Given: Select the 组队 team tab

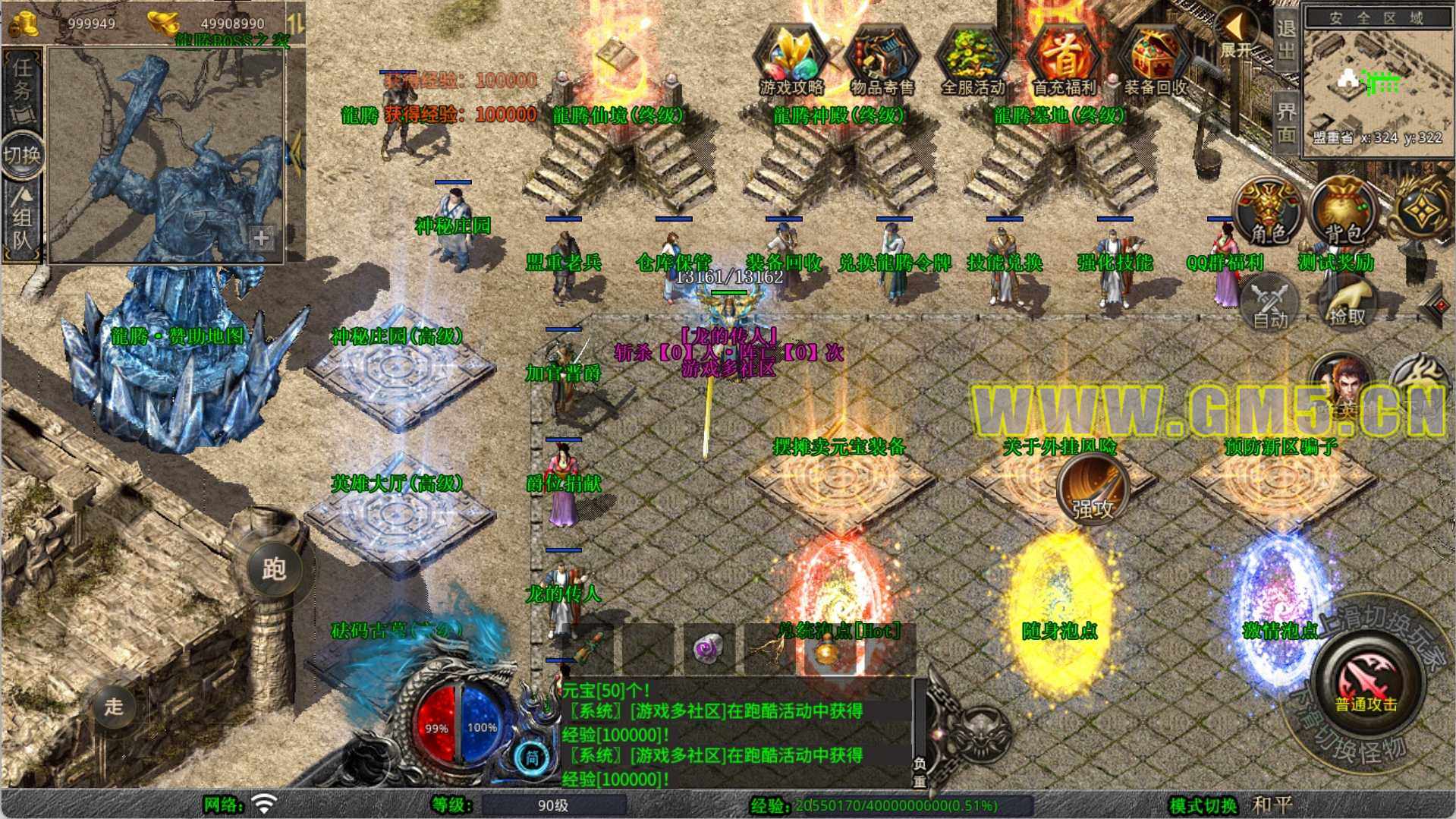Looking at the screenshot, I should pyautogui.click(x=21, y=220).
